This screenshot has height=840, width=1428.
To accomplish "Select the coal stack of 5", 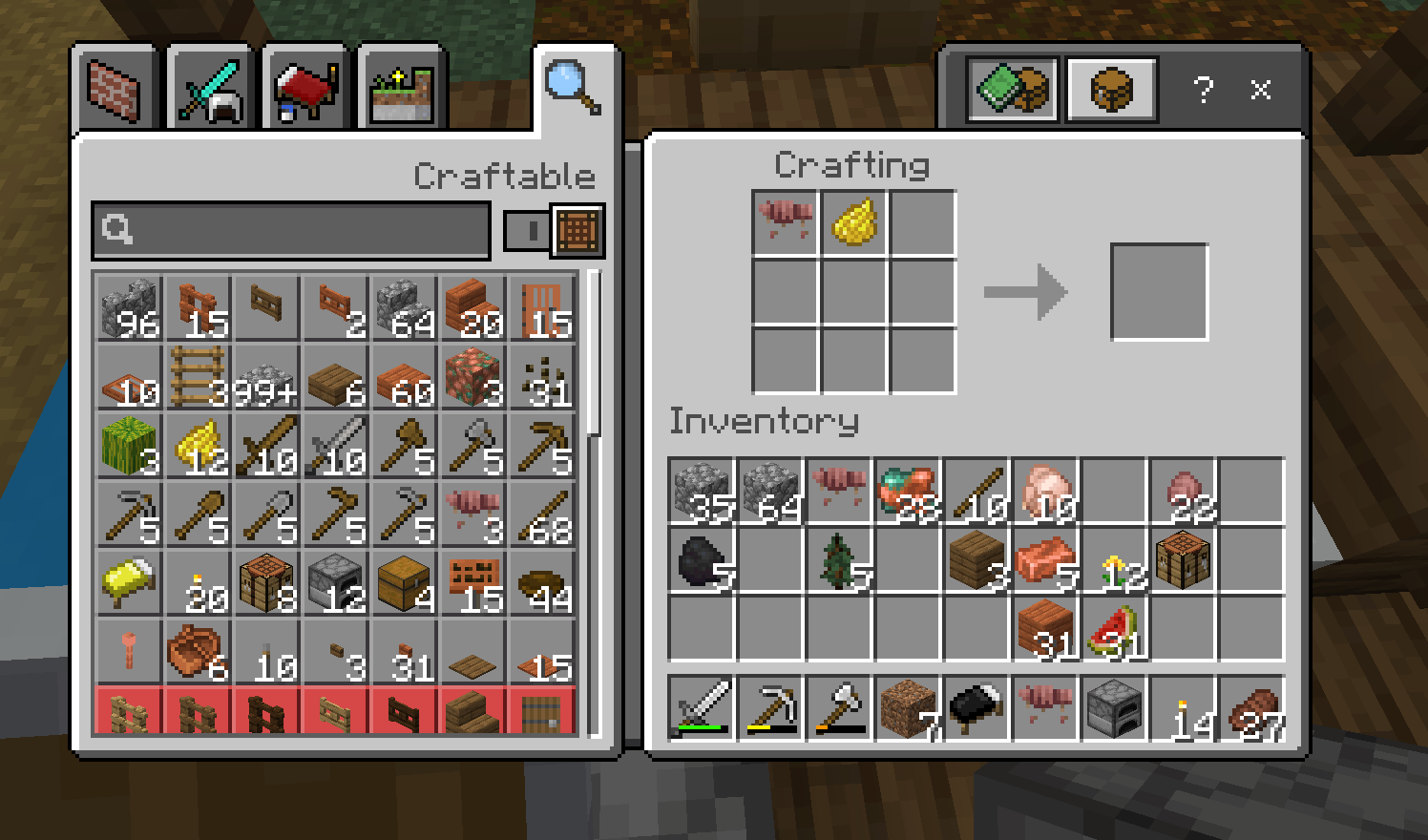I will [x=702, y=560].
